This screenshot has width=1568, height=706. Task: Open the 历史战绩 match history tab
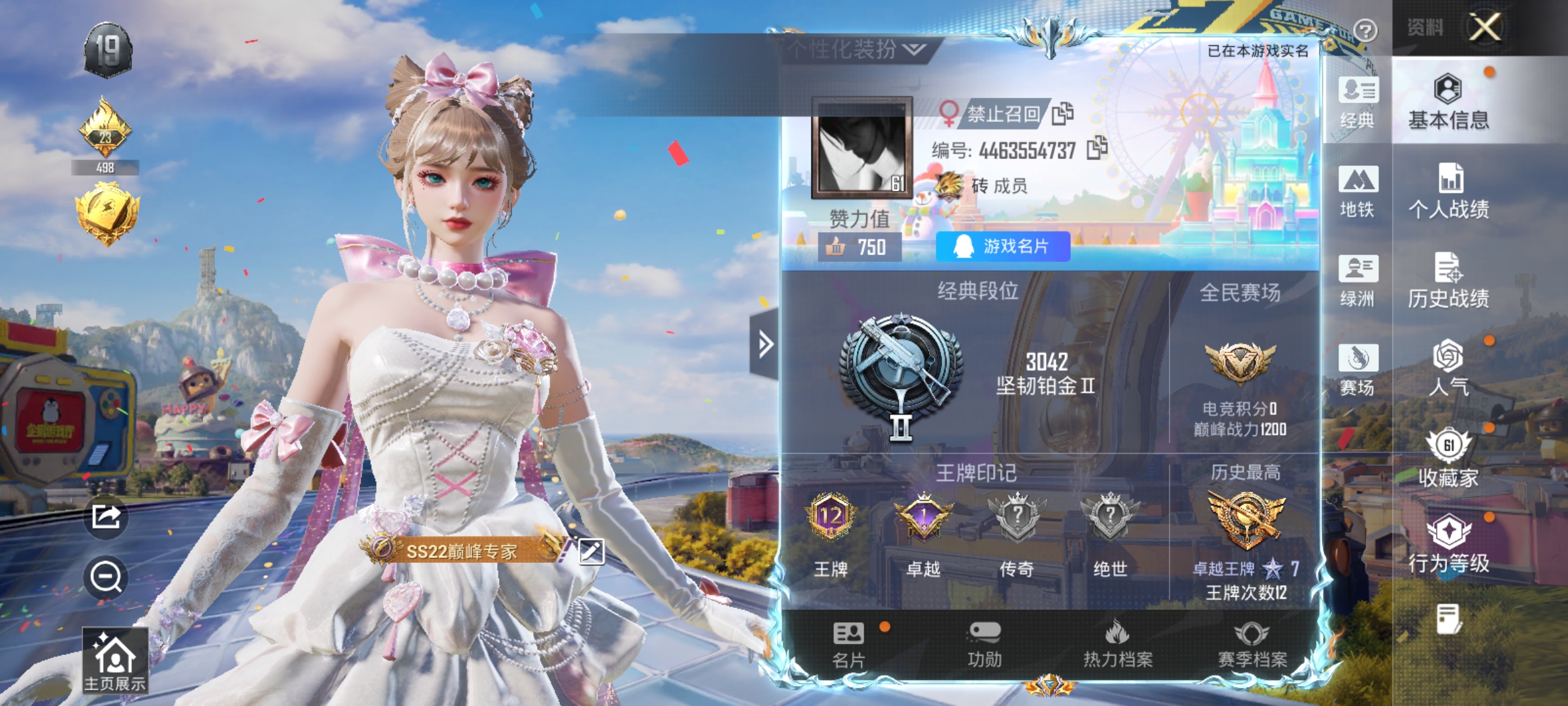1448,281
